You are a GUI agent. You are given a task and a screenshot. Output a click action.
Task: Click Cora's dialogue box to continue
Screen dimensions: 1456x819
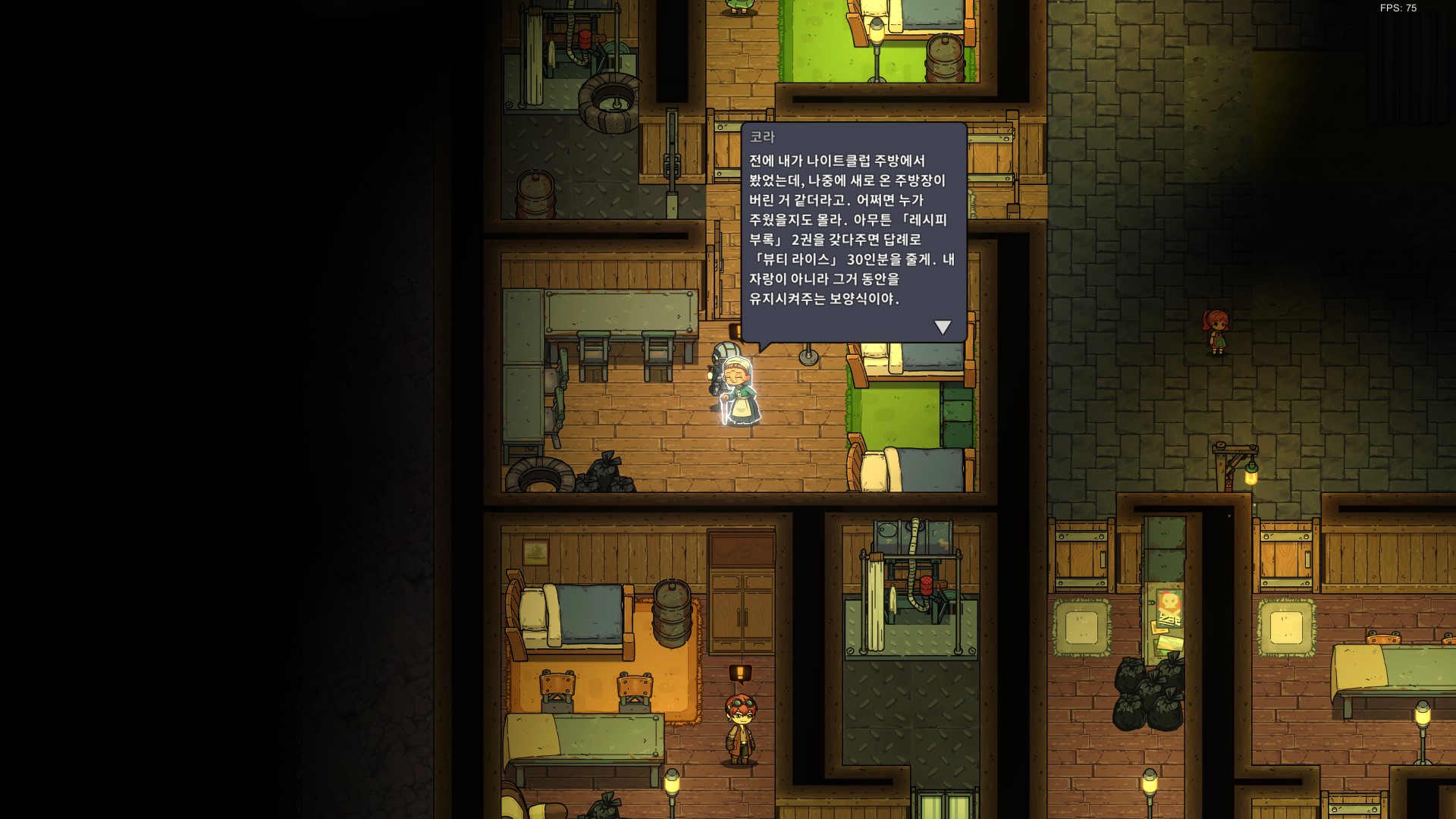(853, 231)
